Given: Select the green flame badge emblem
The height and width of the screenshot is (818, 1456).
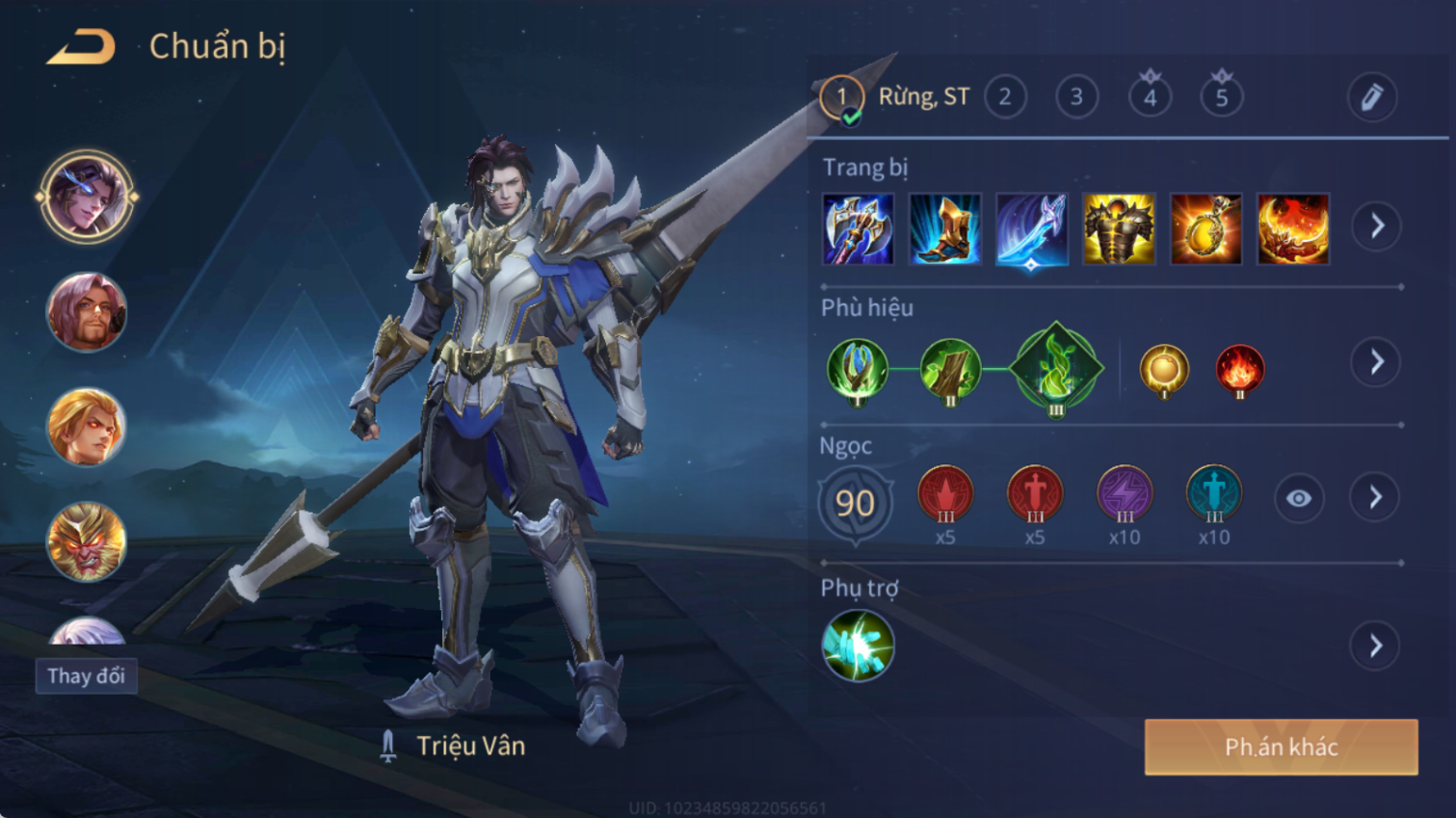Looking at the screenshot, I should tap(1056, 369).
